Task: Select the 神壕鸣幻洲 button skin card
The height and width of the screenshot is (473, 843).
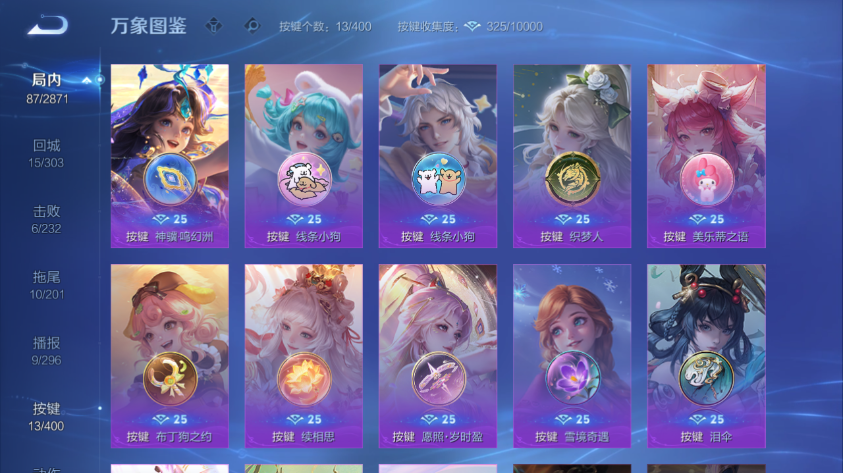Action: point(170,156)
